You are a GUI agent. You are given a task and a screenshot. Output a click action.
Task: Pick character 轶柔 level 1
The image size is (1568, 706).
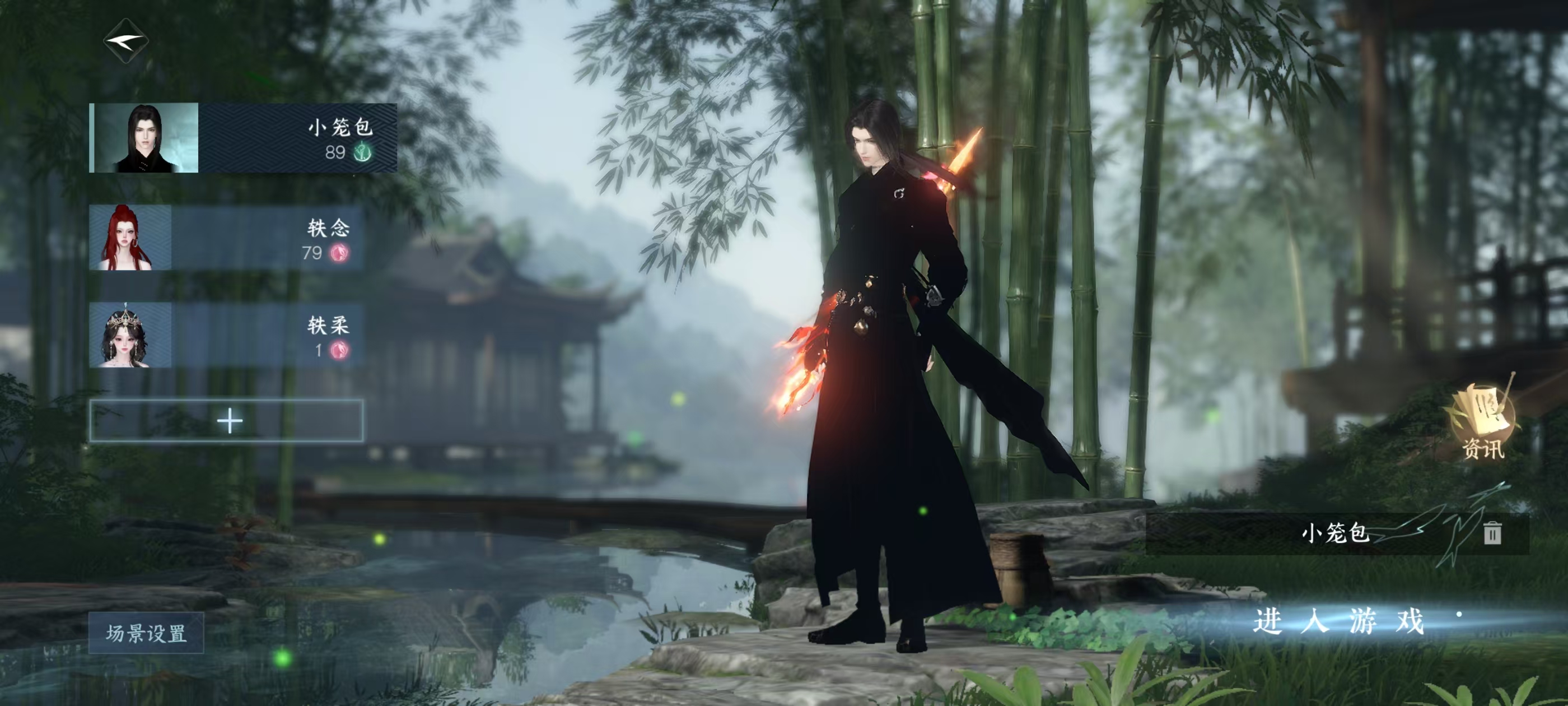226,335
